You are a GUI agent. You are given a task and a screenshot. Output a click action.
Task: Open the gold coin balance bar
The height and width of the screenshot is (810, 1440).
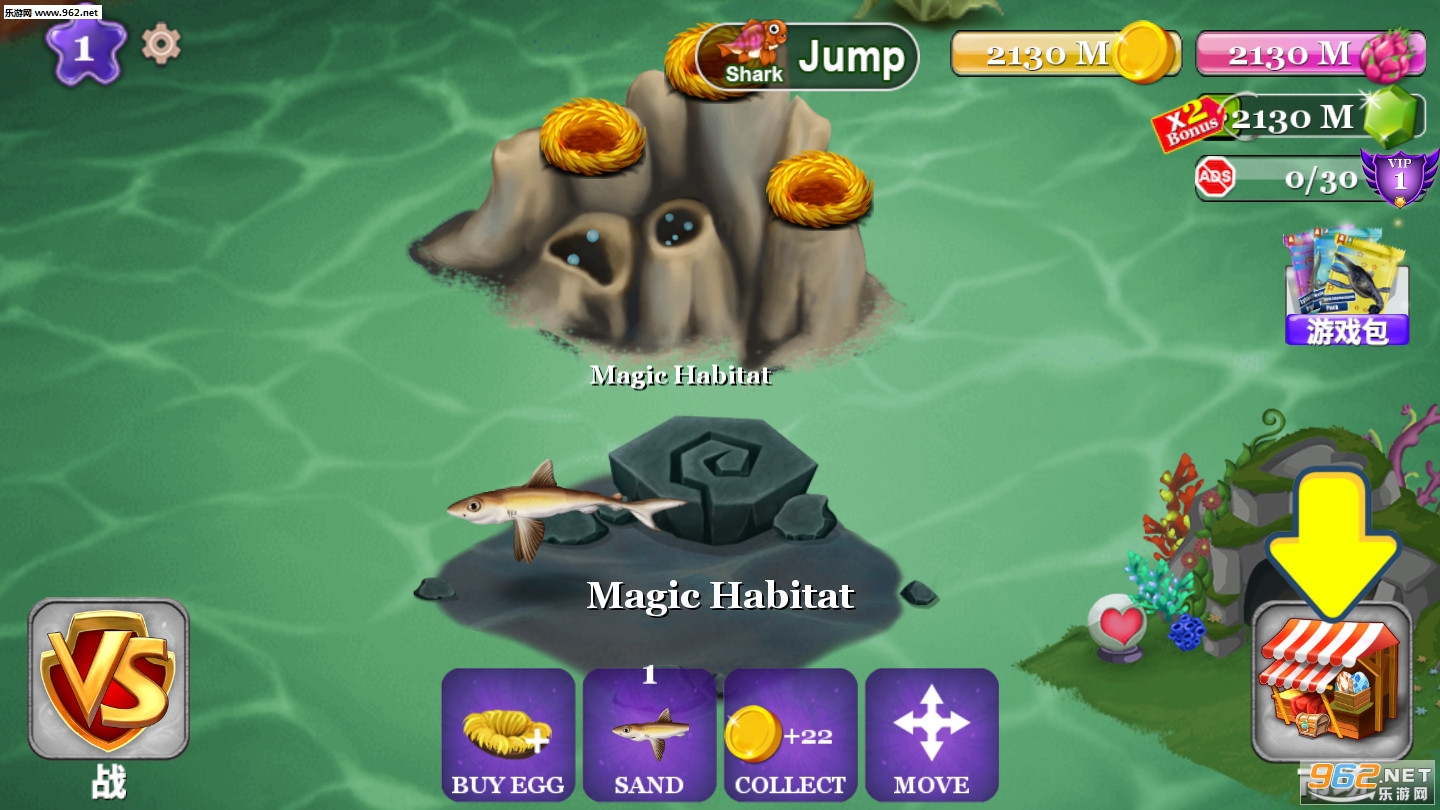pyautogui.click(x=1064, y=54)
